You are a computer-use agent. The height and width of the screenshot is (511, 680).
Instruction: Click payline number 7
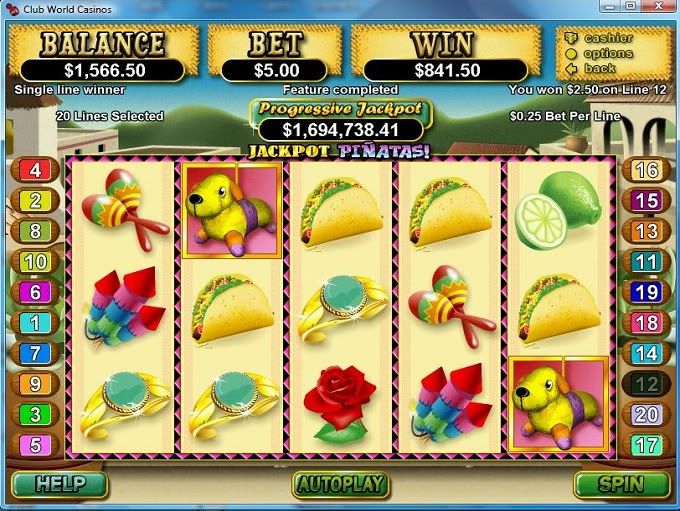point(35,353)
